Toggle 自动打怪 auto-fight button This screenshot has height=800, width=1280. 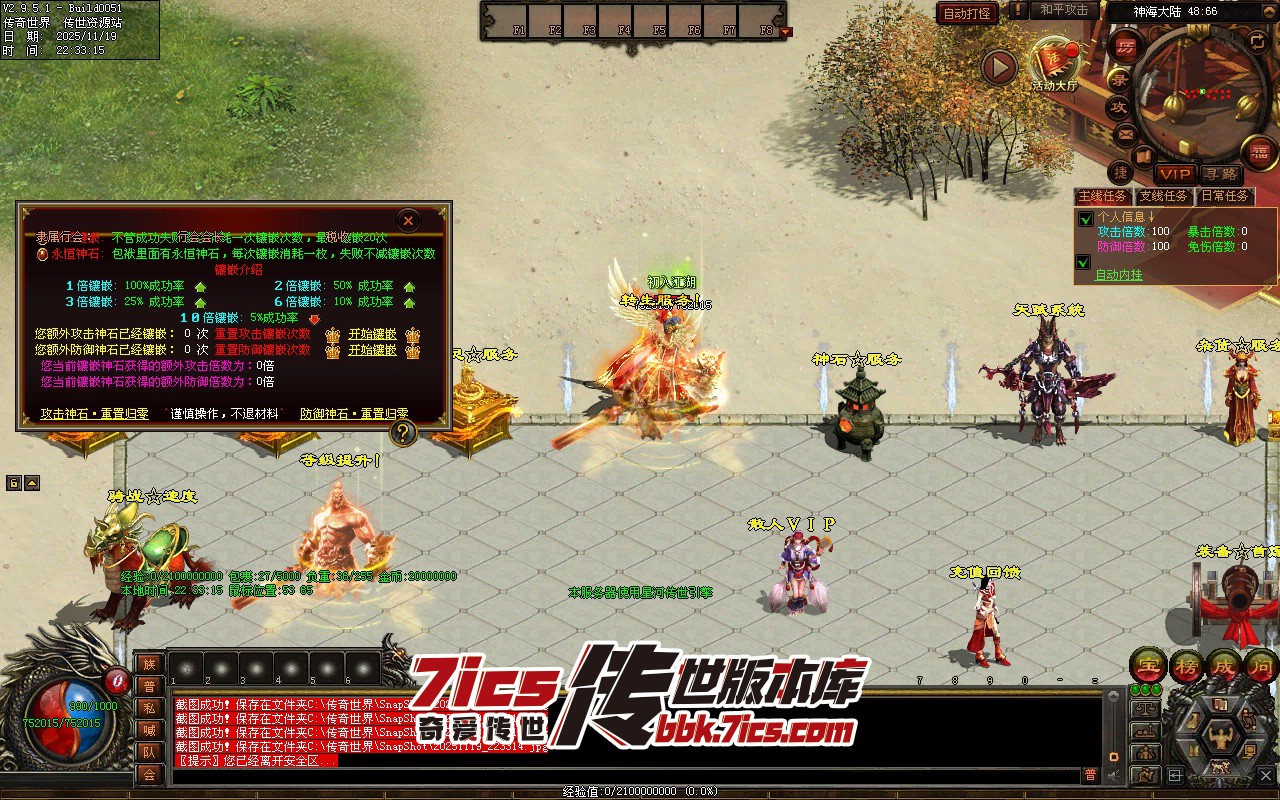pyautogui.click(x=967, y=13)
